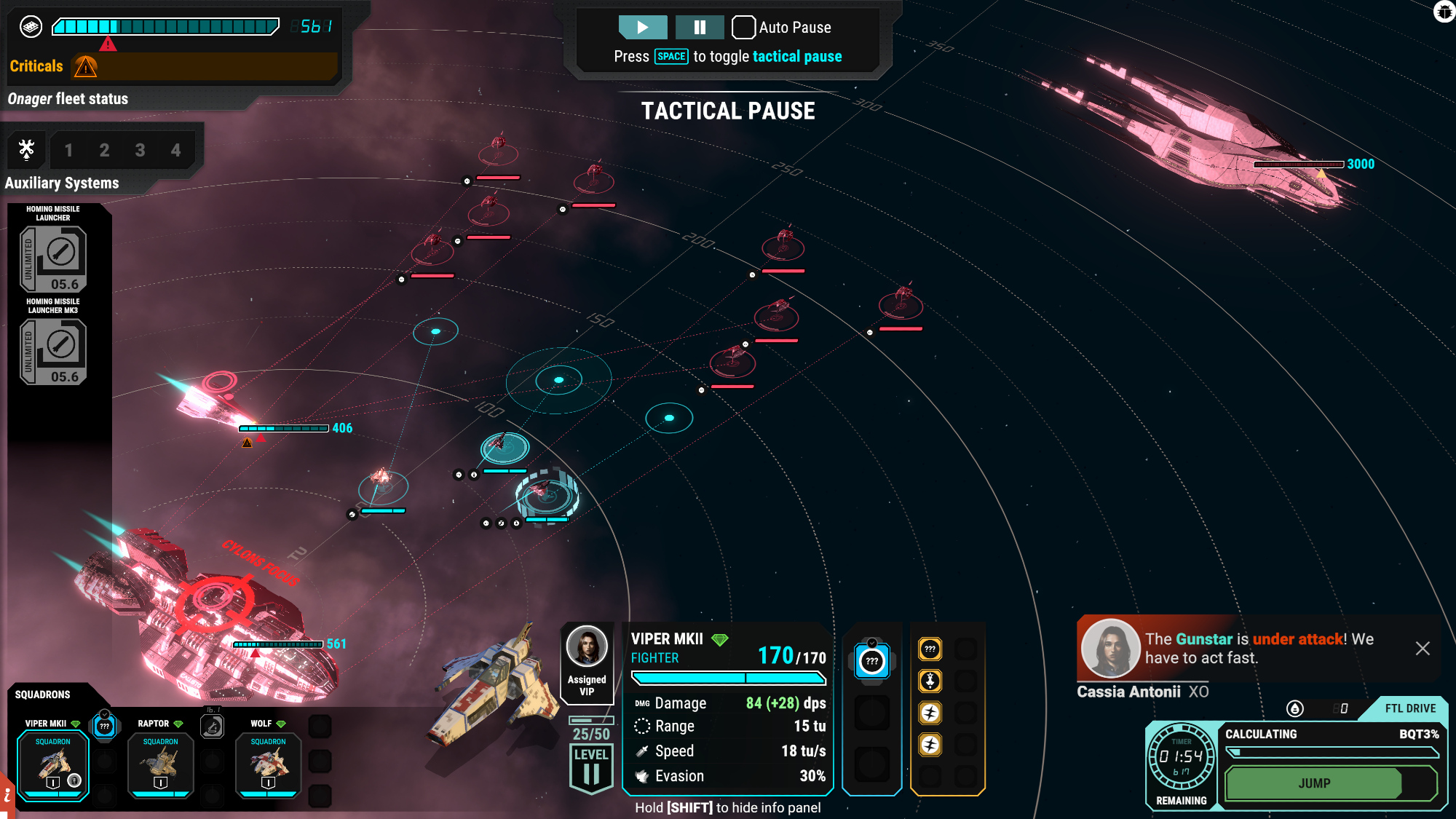Image resolution: width=1456 pixels, height=819 pixels.
Task: Open the red info tab at screen edge
Action: pyautogui.click(x=7, y=796)
